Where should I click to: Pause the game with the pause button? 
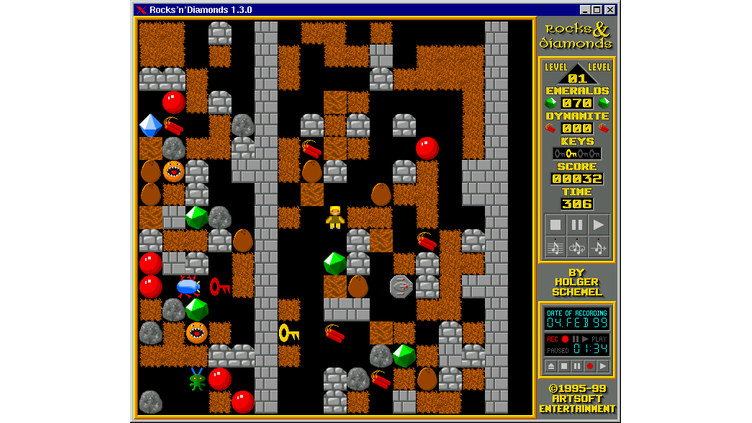[577, 225]
